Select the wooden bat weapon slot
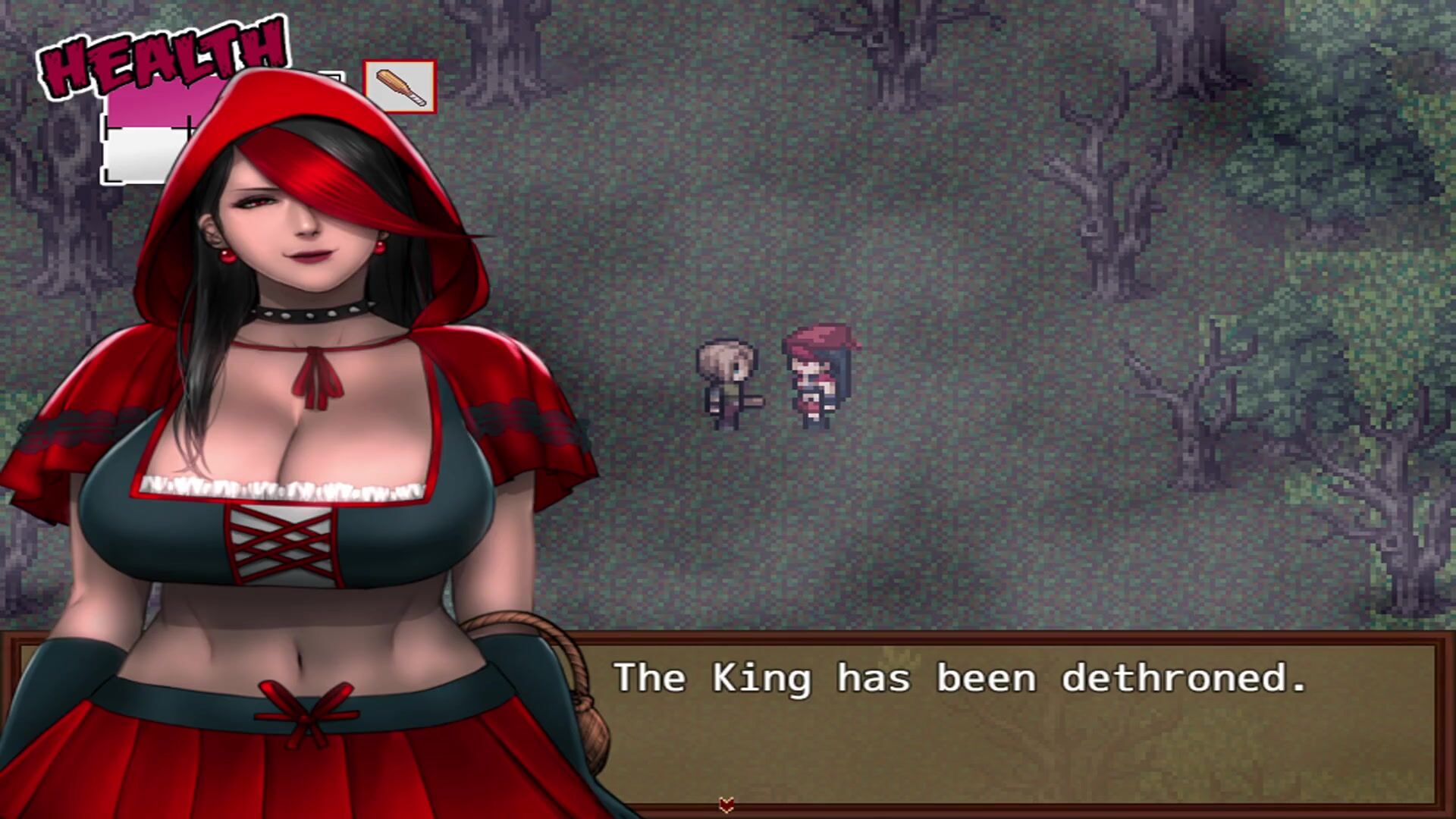1456x819 pixels. 400,87
